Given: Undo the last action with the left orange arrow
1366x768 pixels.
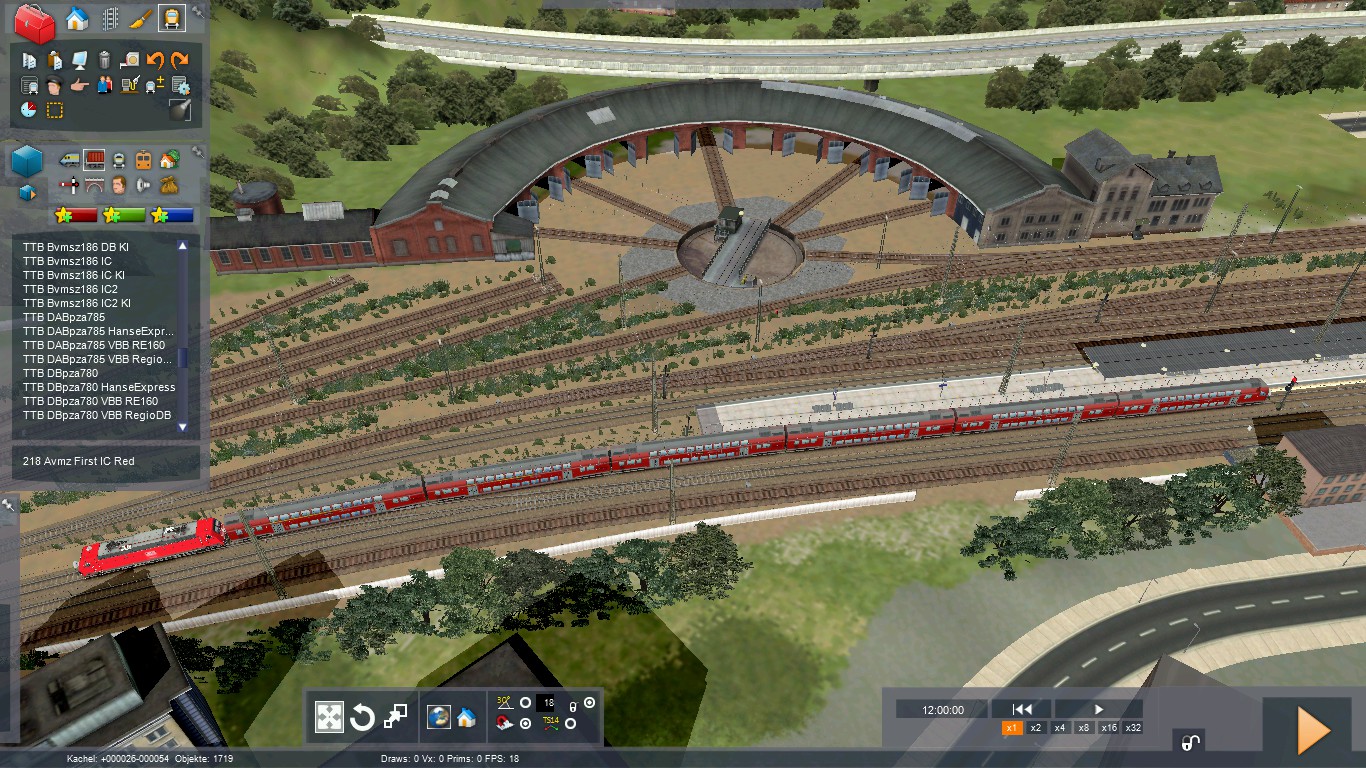Looking at the screenshot, I should [x=155, y=60].
